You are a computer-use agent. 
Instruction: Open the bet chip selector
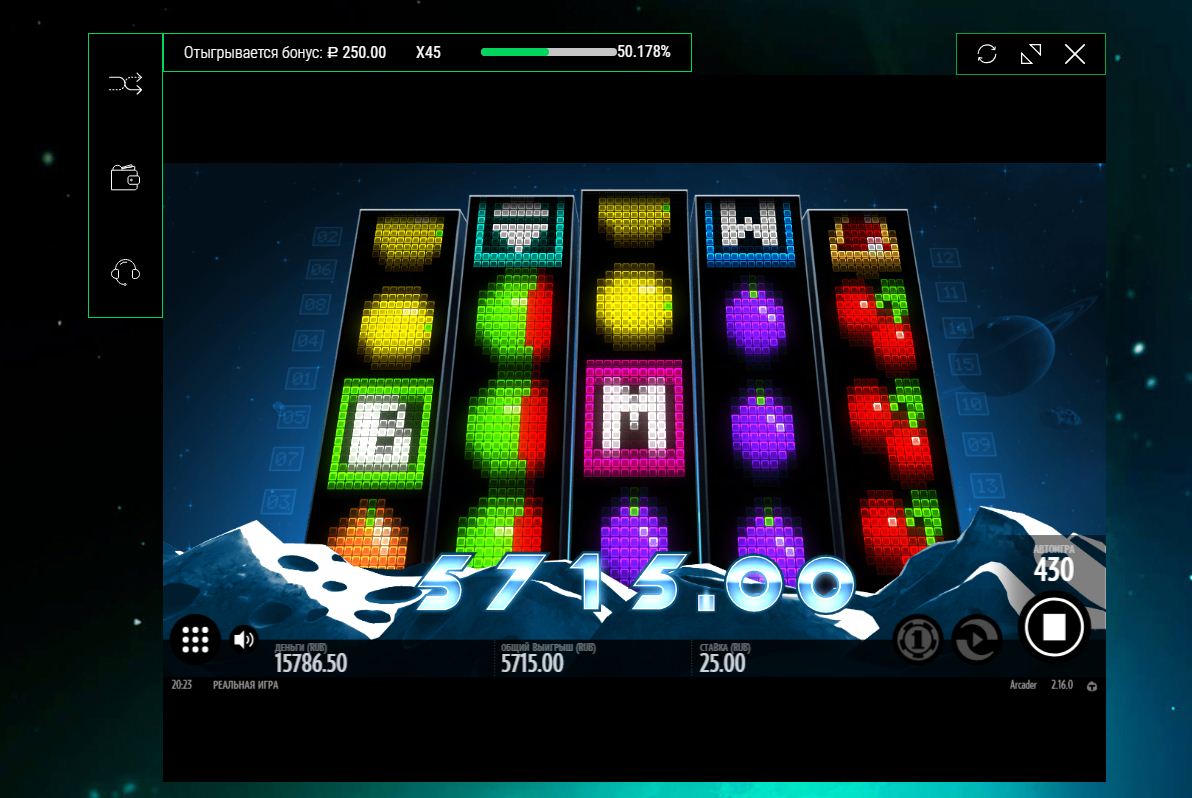917,639
